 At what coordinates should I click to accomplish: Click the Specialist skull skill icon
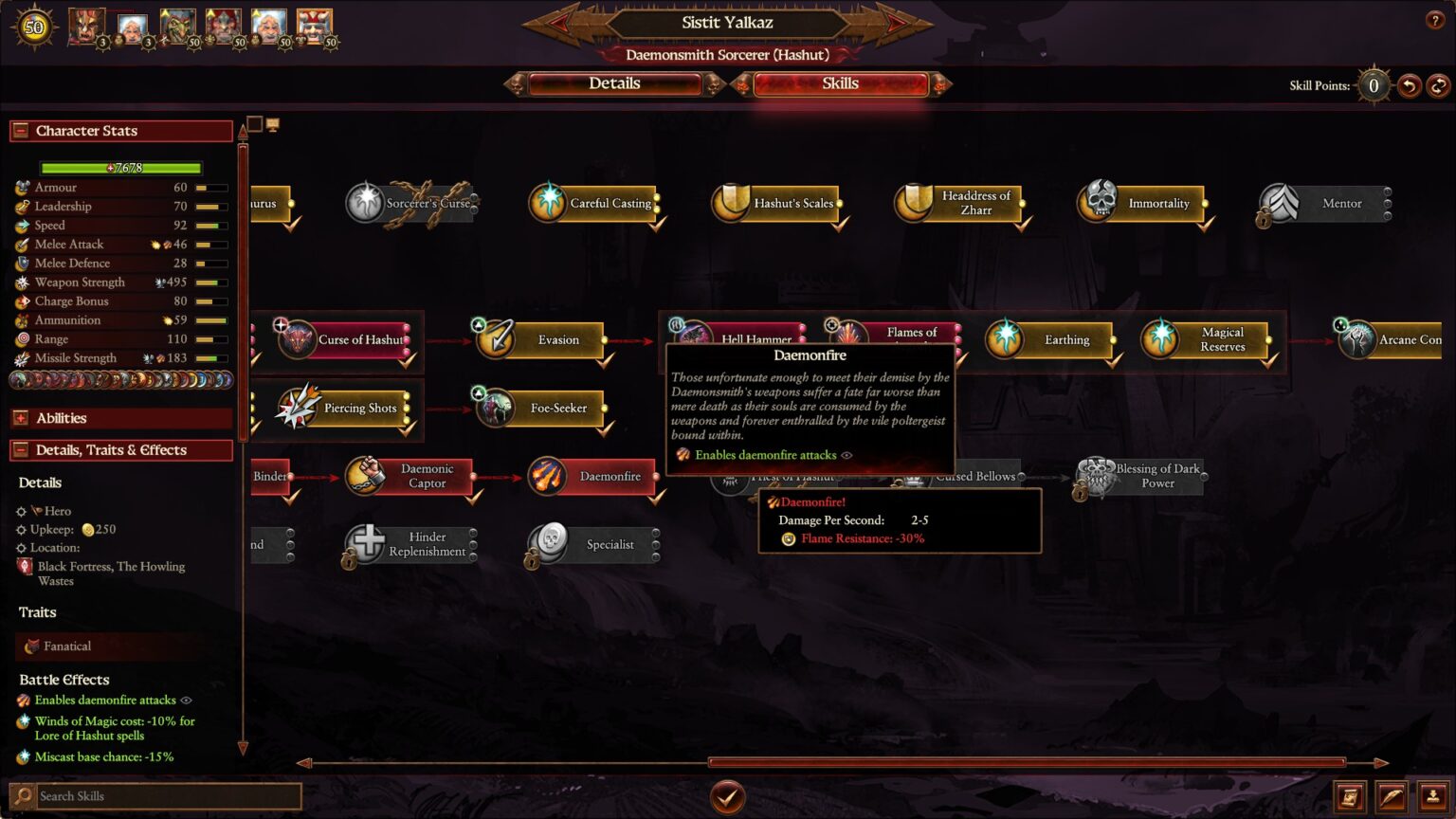(x=551, y=544)
